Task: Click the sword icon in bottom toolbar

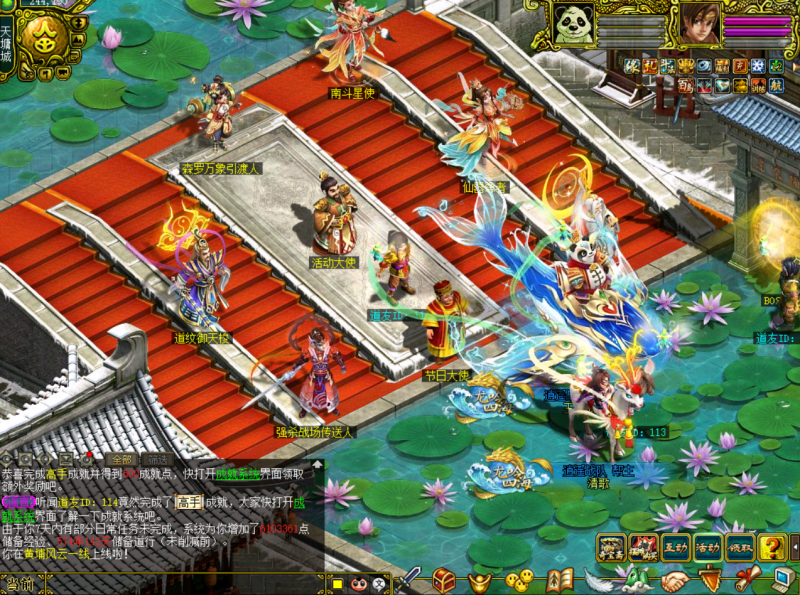Action: (409, 579)
